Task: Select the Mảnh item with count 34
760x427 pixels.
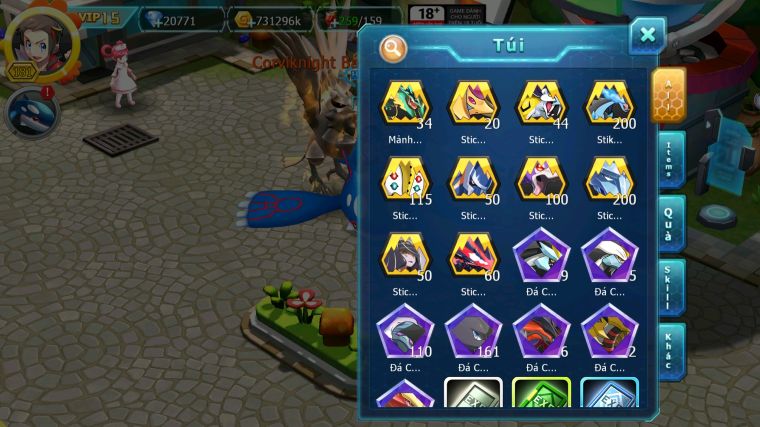Action: [405, 106]
